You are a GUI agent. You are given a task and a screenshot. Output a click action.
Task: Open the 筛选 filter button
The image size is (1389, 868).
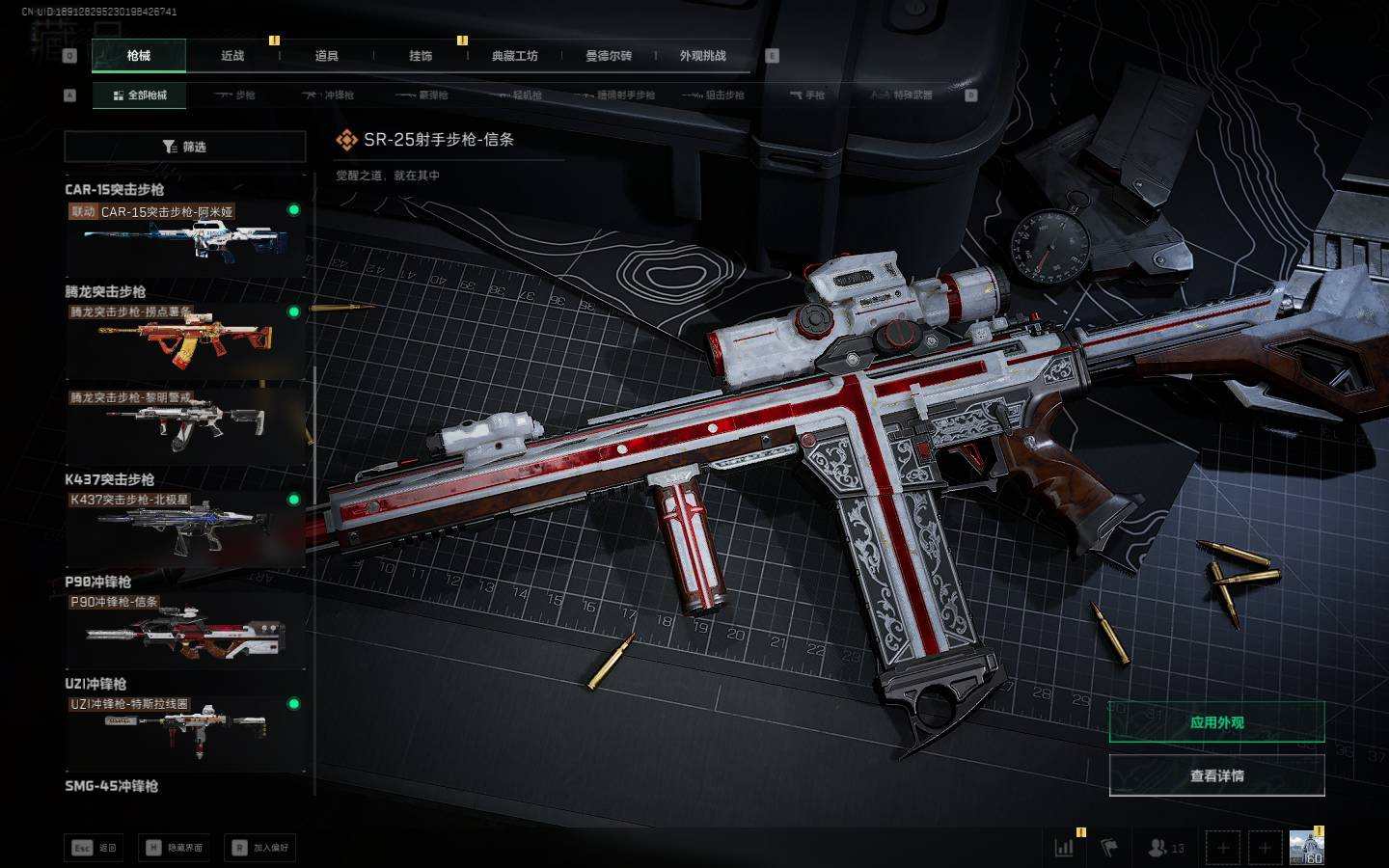pyautogui.click(x=185, y=147)
